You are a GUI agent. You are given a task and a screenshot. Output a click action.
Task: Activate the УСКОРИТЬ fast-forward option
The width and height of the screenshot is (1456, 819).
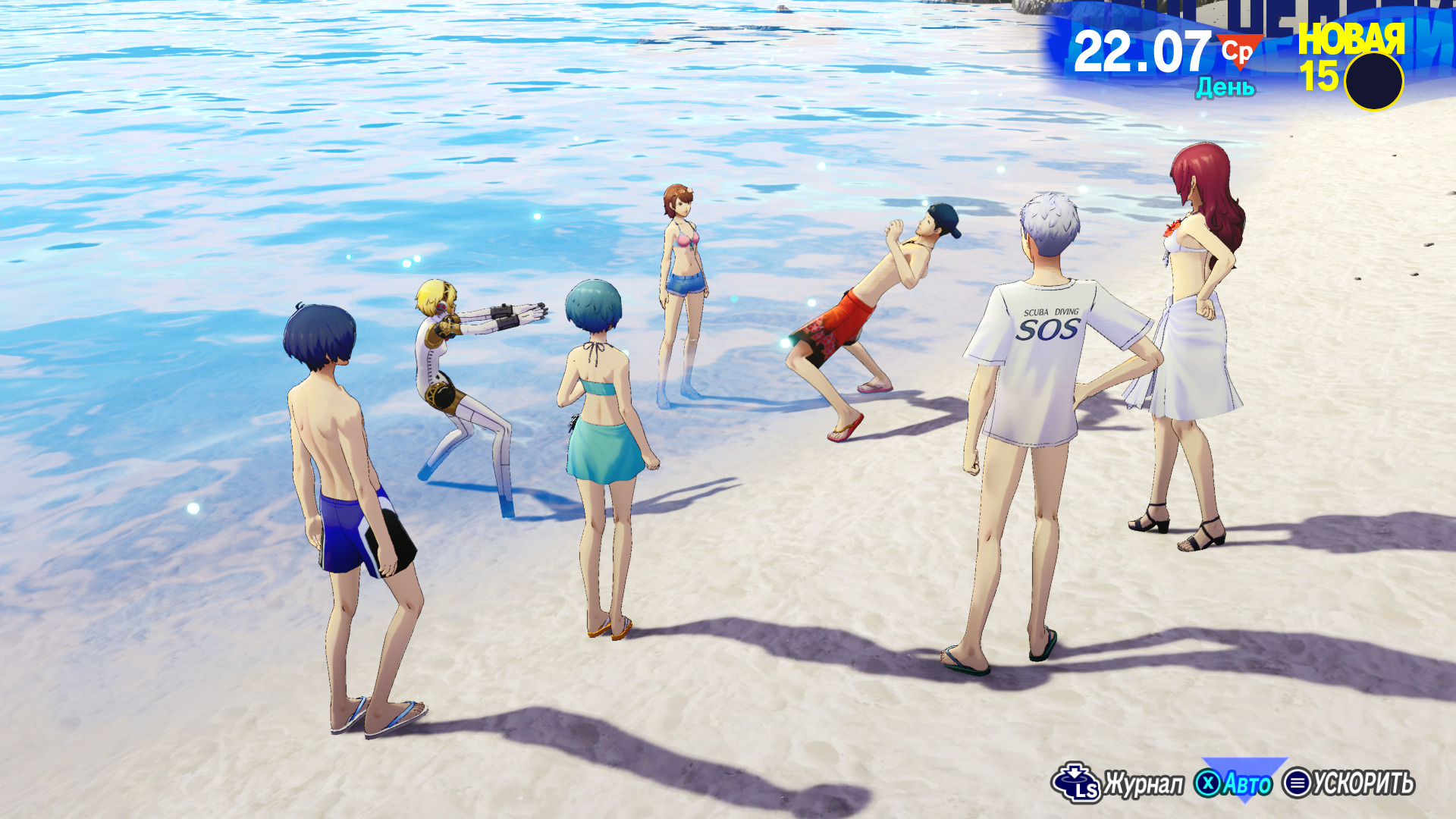(1349, 783)
